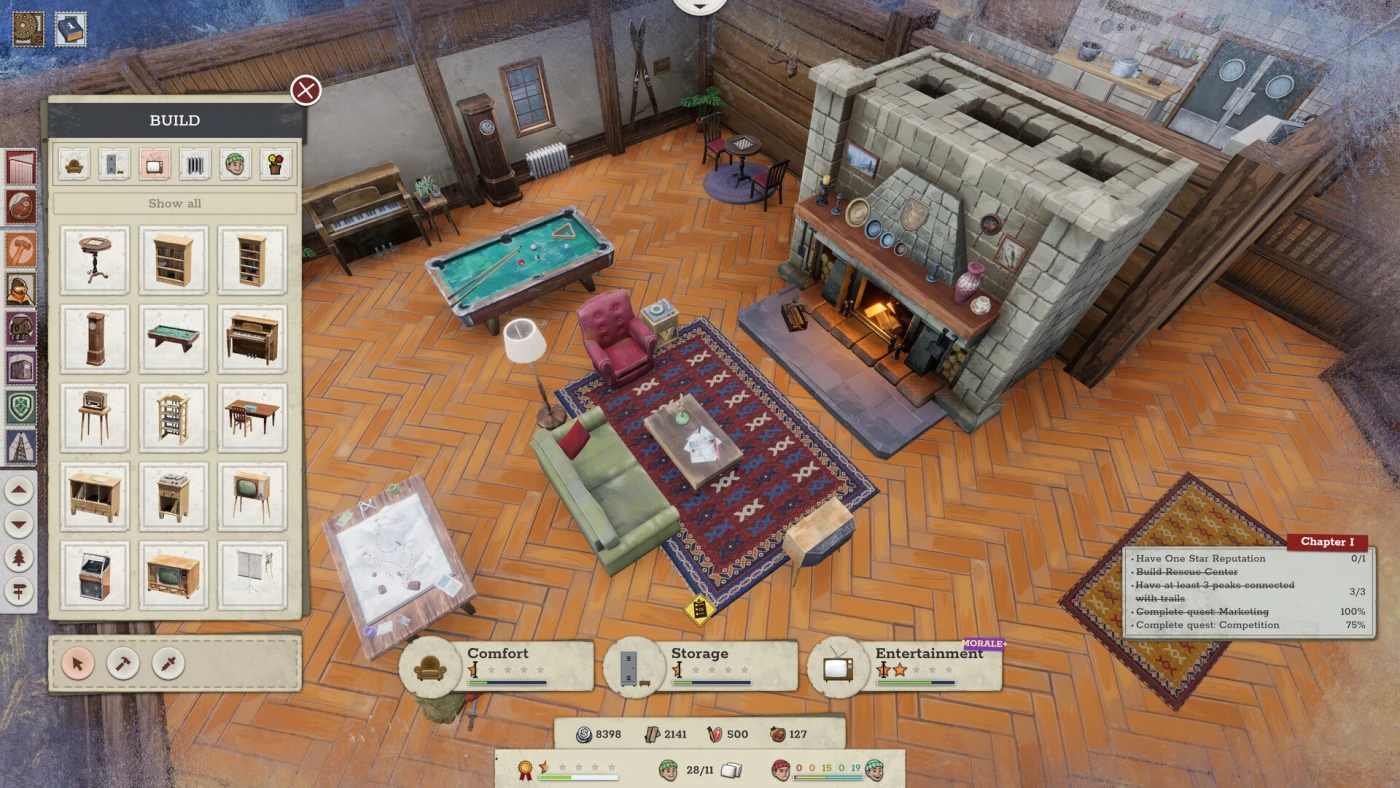Select the arcade cabinet build item

(x=94, y=576)
